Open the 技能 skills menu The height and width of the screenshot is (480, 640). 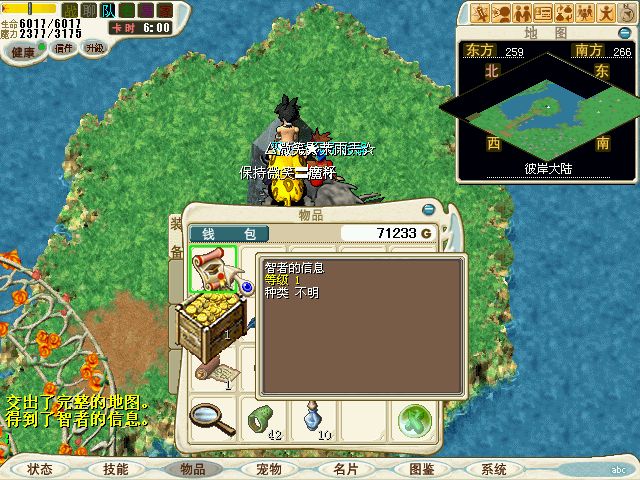[x=115, y=469]
